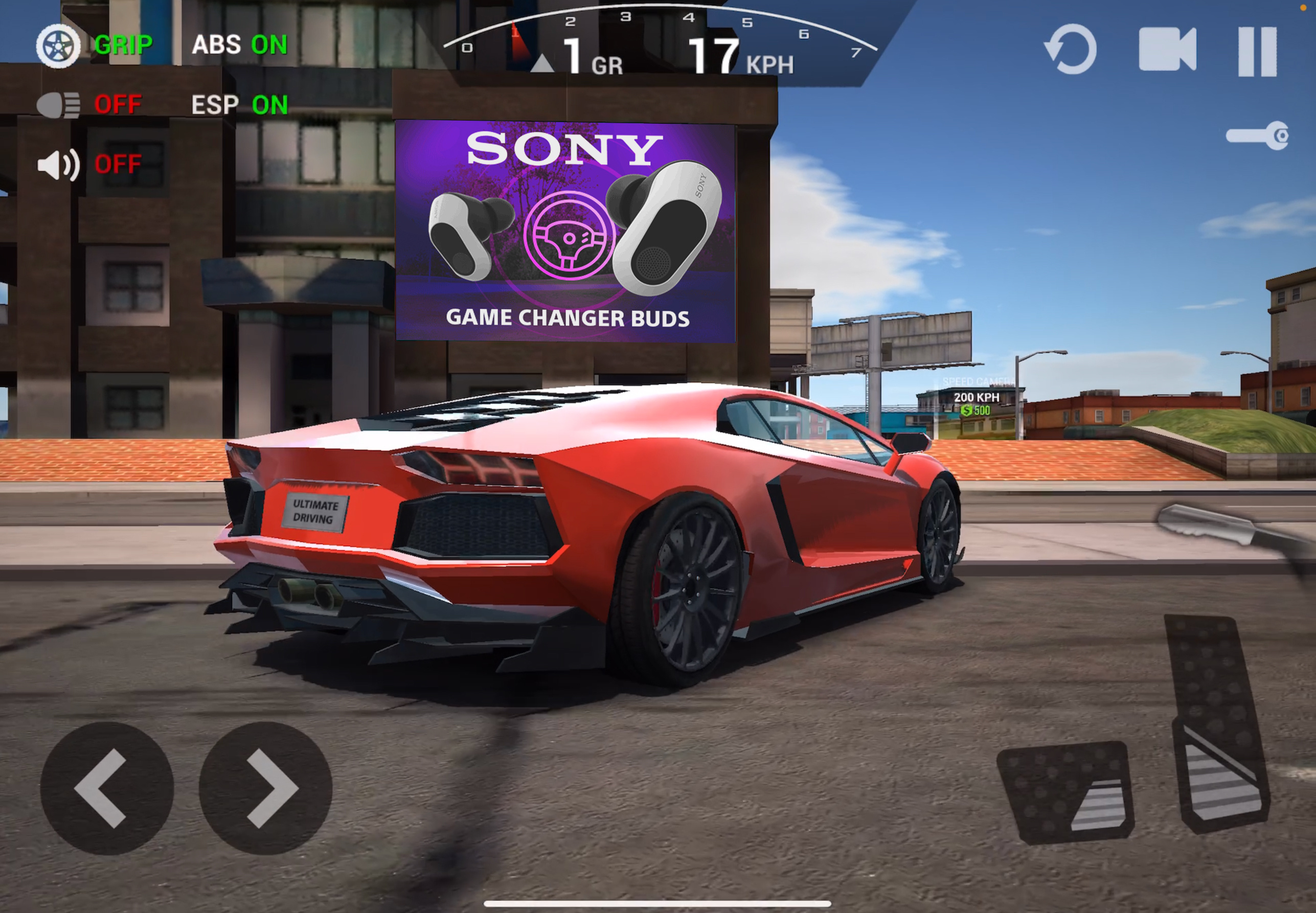Pause the game
The image size is (1316, 913).
click(x=1257, y=52)
